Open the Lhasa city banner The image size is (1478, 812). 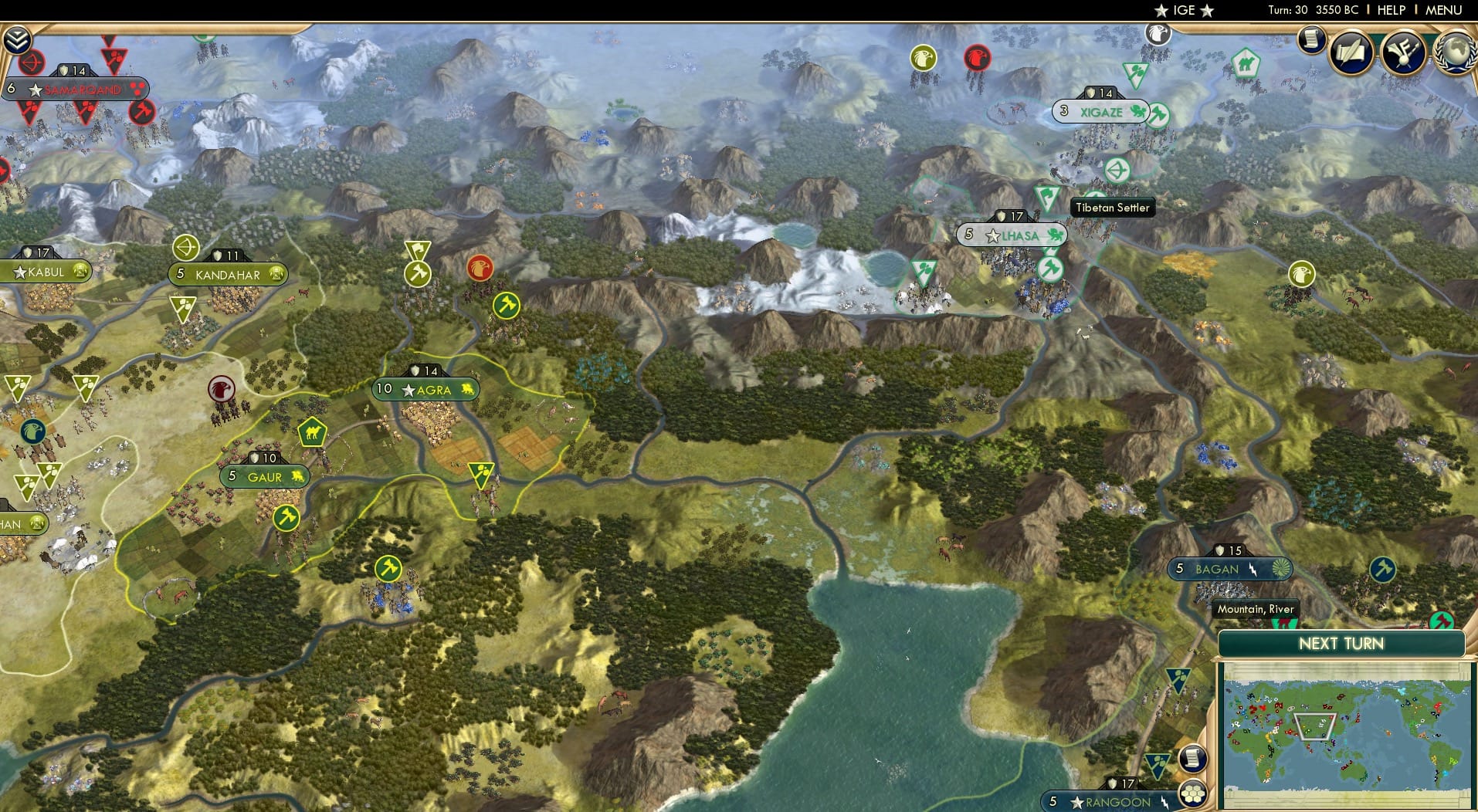(x=1013, y=235)
